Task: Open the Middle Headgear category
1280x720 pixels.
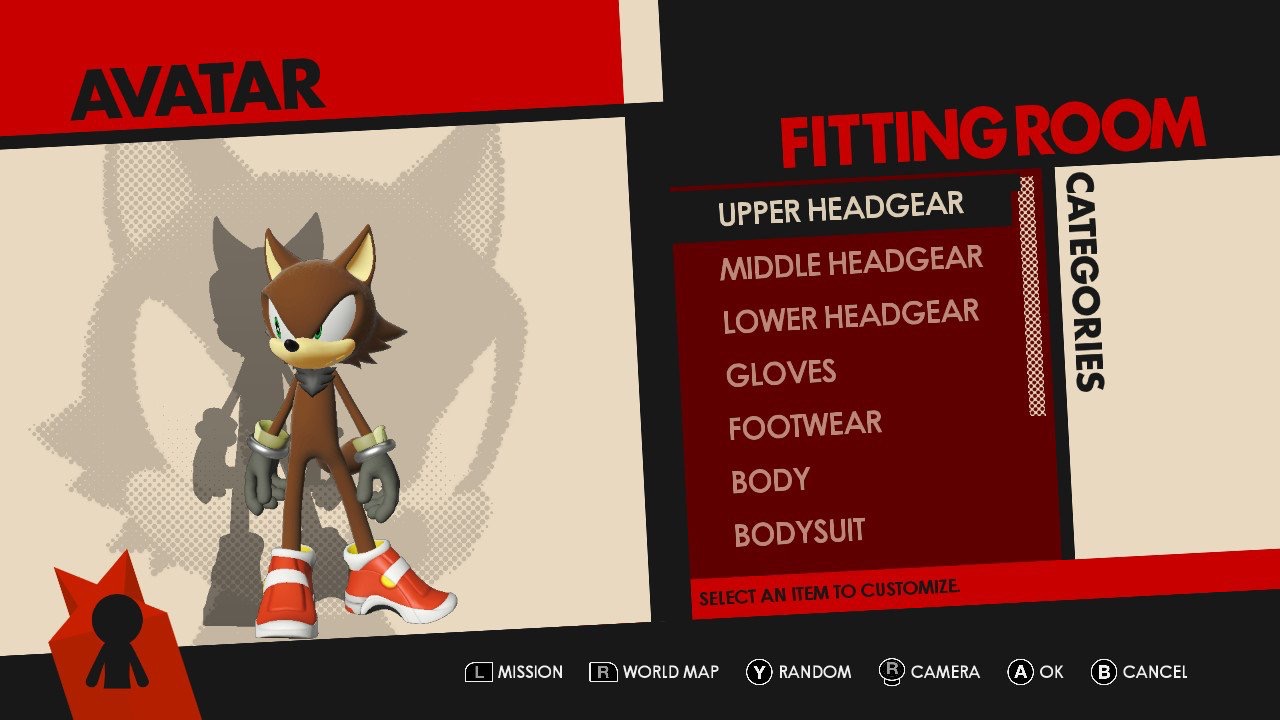Action: [x=851, y=264]
